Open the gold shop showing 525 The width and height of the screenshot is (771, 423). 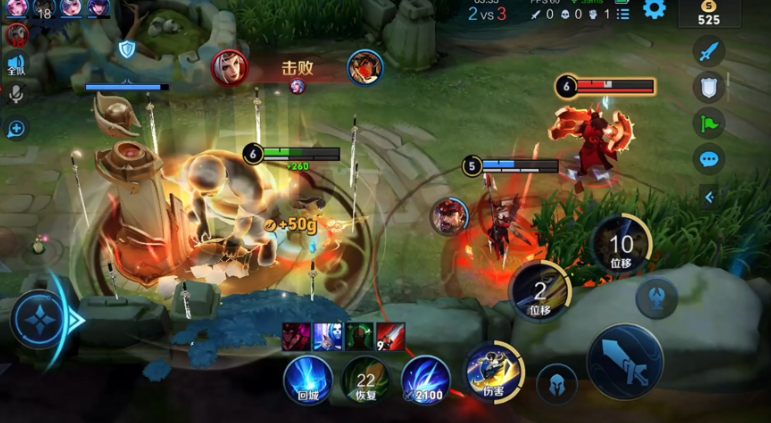(x=708, y=13)
